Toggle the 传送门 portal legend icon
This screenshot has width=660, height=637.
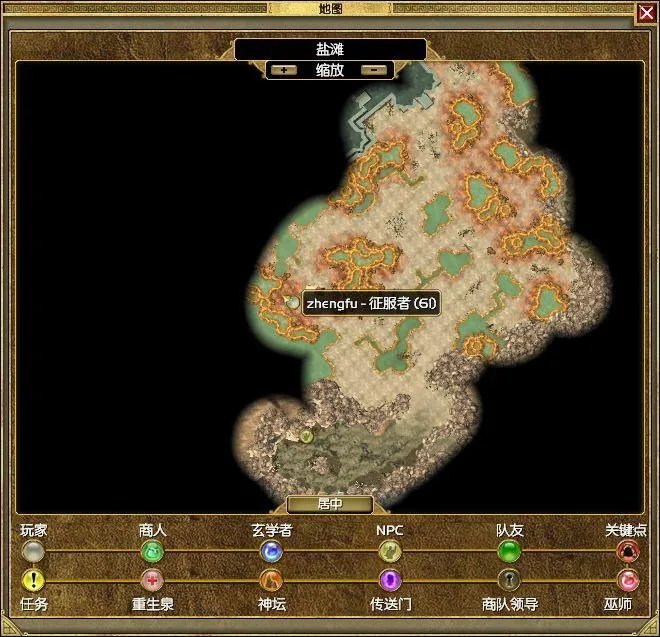point(389,580)
